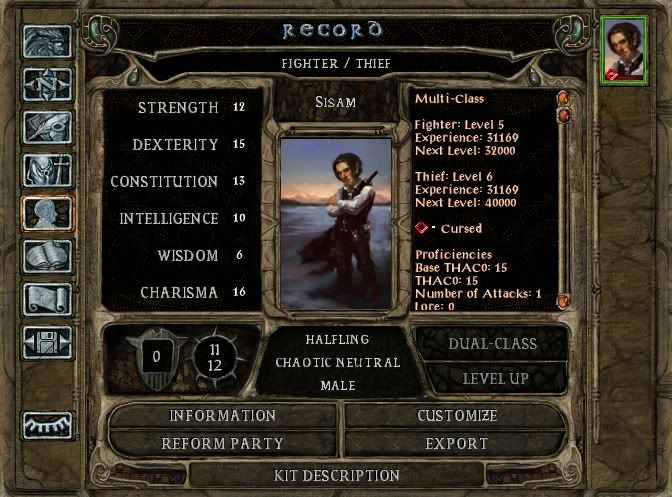672x497 pixels.
Task: Open the inventory armor icon
Action: click(47, 171)
